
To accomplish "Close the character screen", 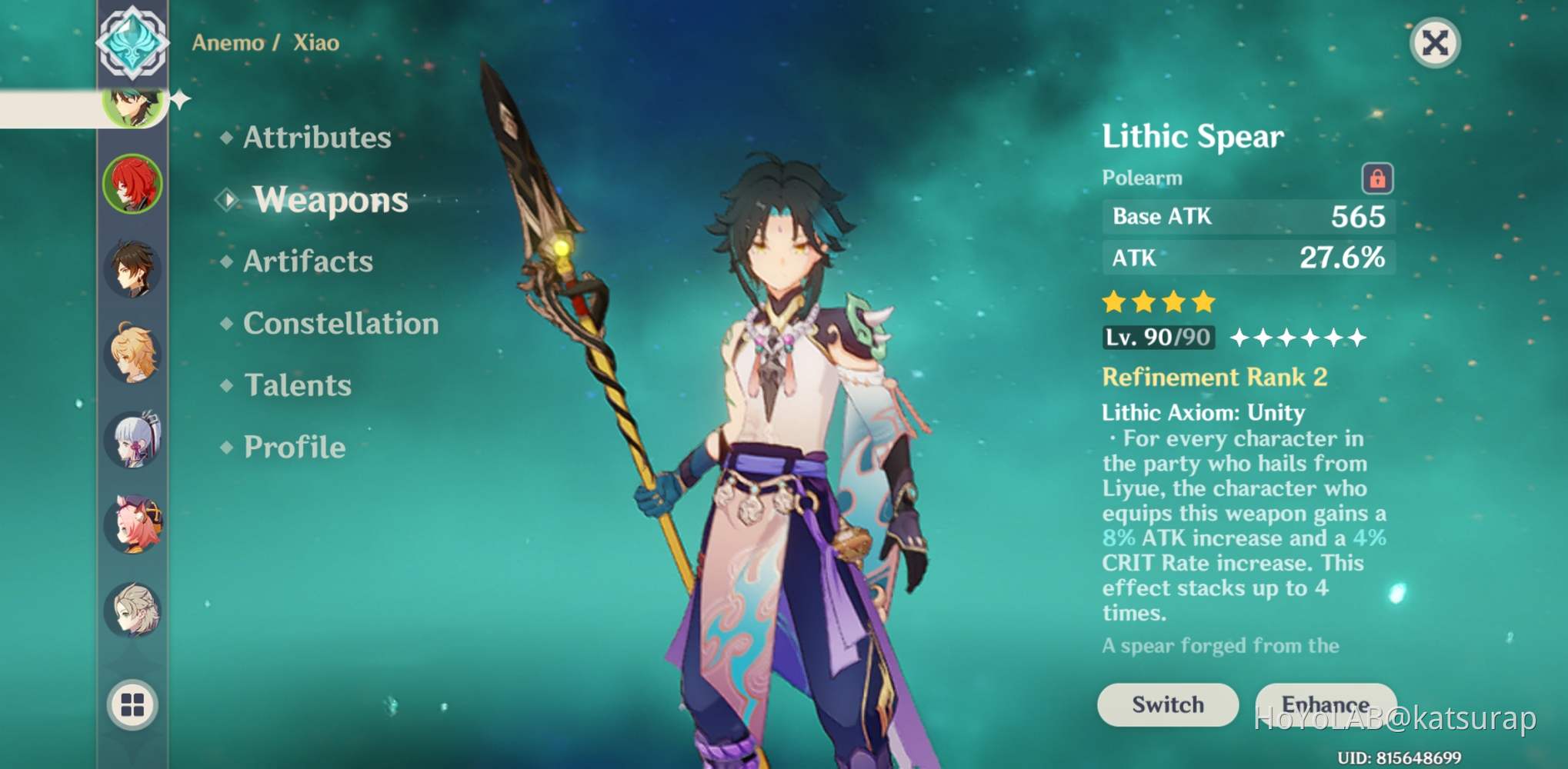I will (1435, 43).
